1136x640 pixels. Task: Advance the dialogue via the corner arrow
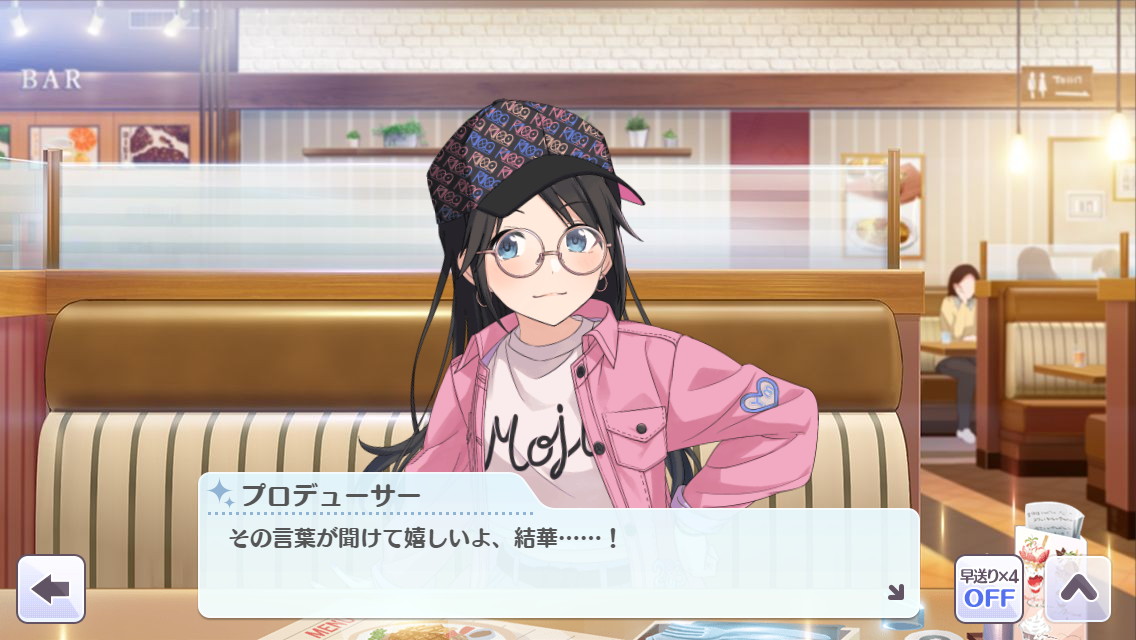pos(895,592)
